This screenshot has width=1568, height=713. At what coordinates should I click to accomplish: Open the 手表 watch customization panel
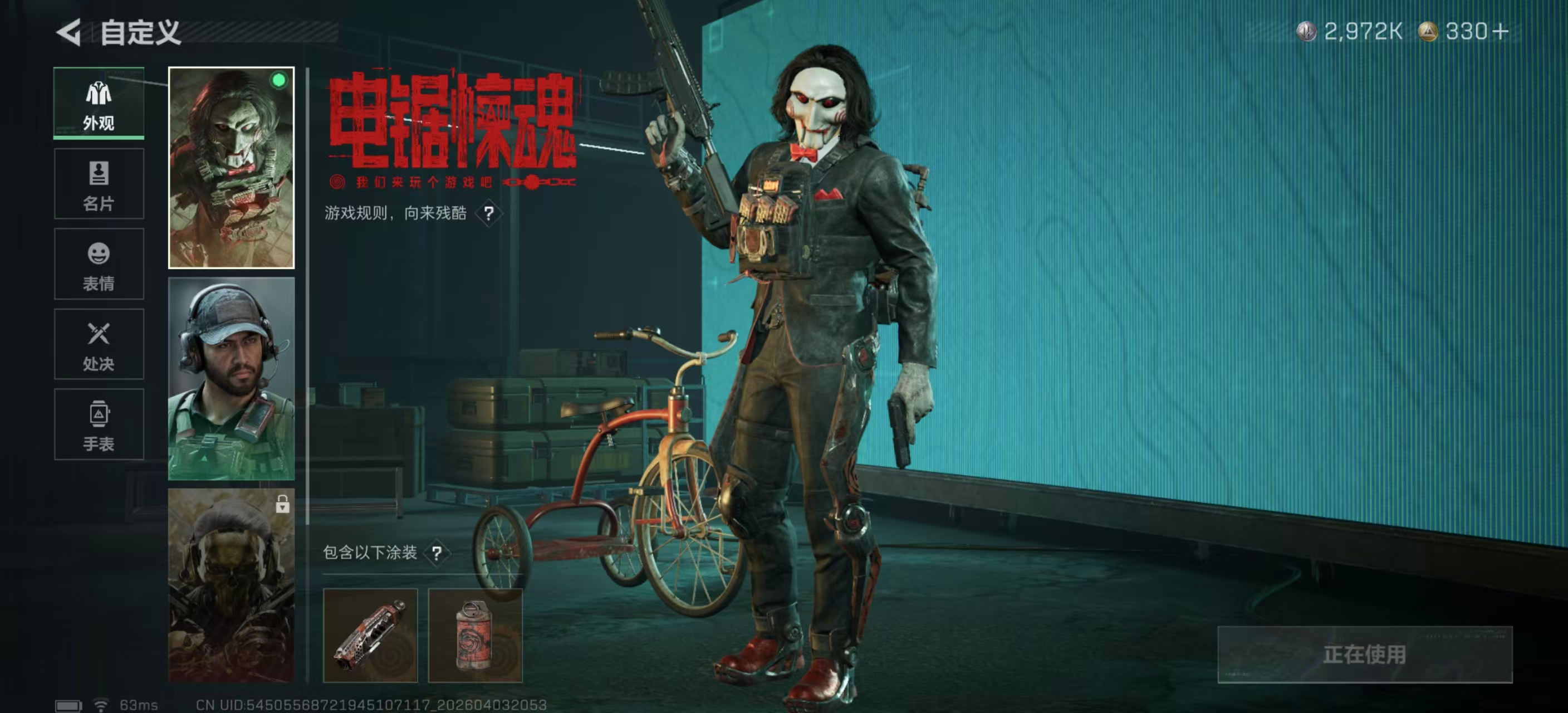point(99,424)
